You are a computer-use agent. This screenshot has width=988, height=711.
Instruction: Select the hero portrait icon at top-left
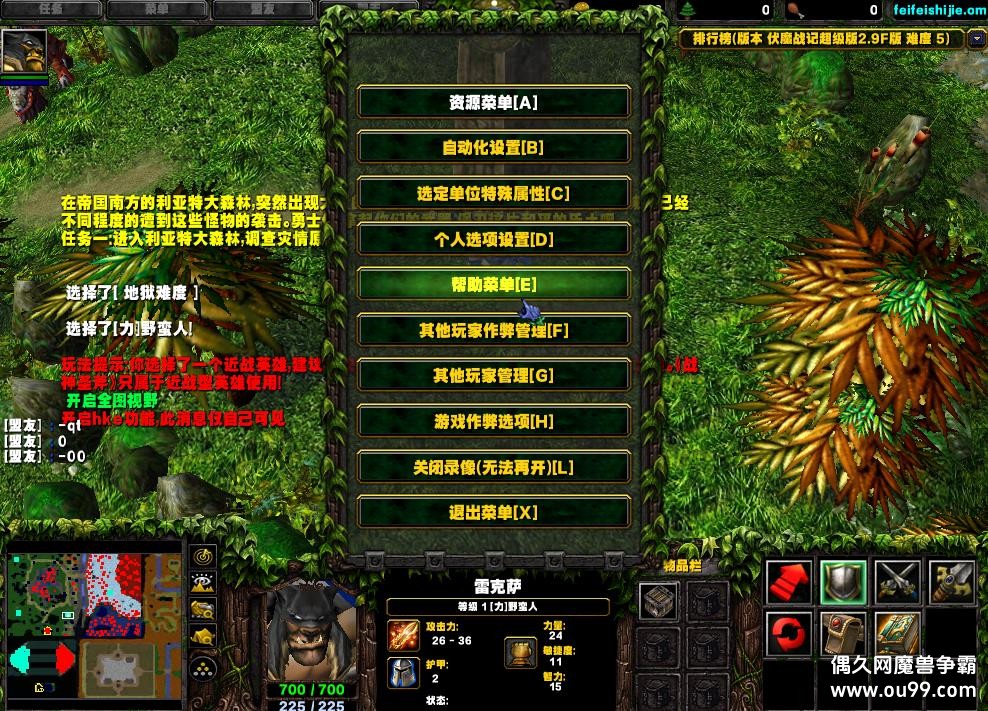23,52
